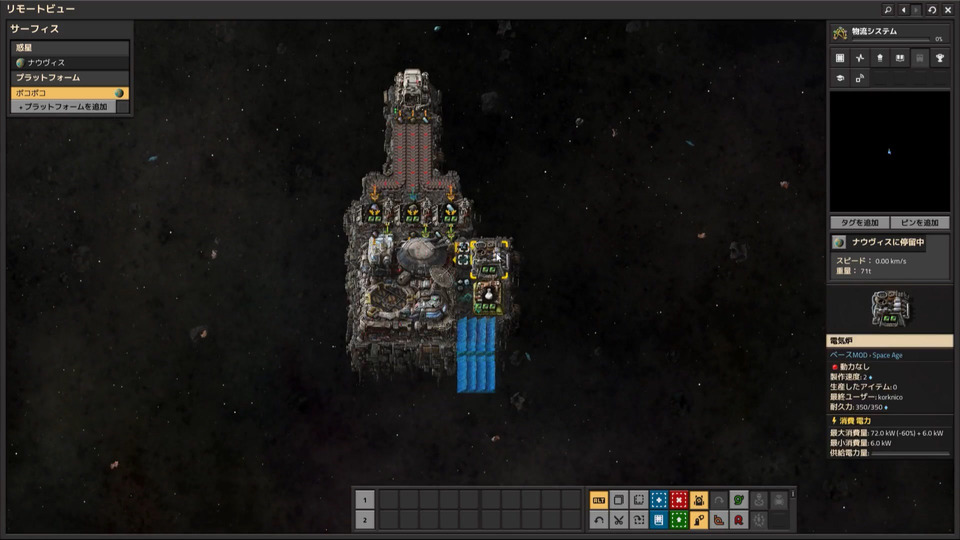Go back with the left arrow button
The image size is (960, 540).
[x=903, y=9]
